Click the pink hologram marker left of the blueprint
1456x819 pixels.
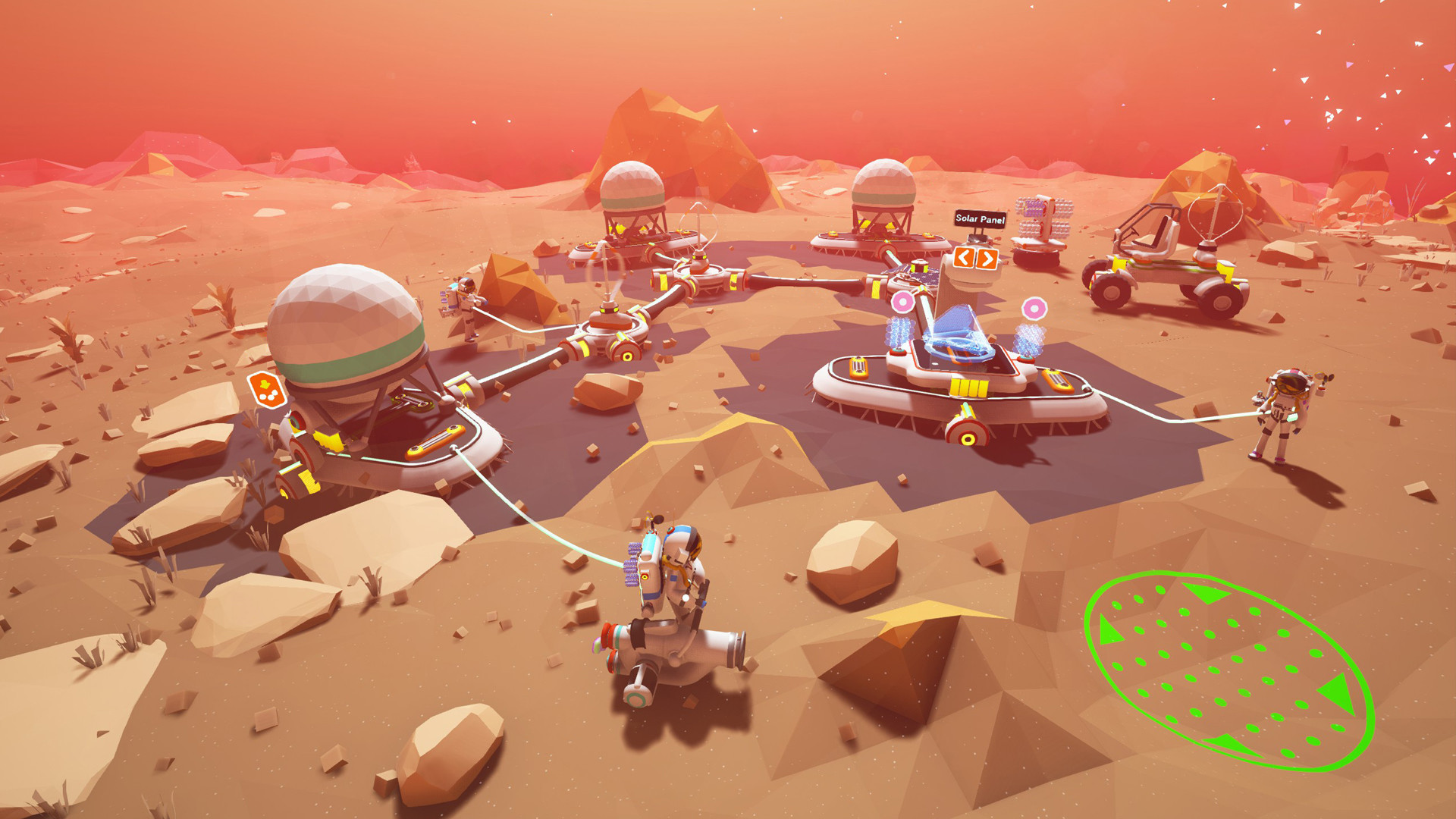(903, 301)
